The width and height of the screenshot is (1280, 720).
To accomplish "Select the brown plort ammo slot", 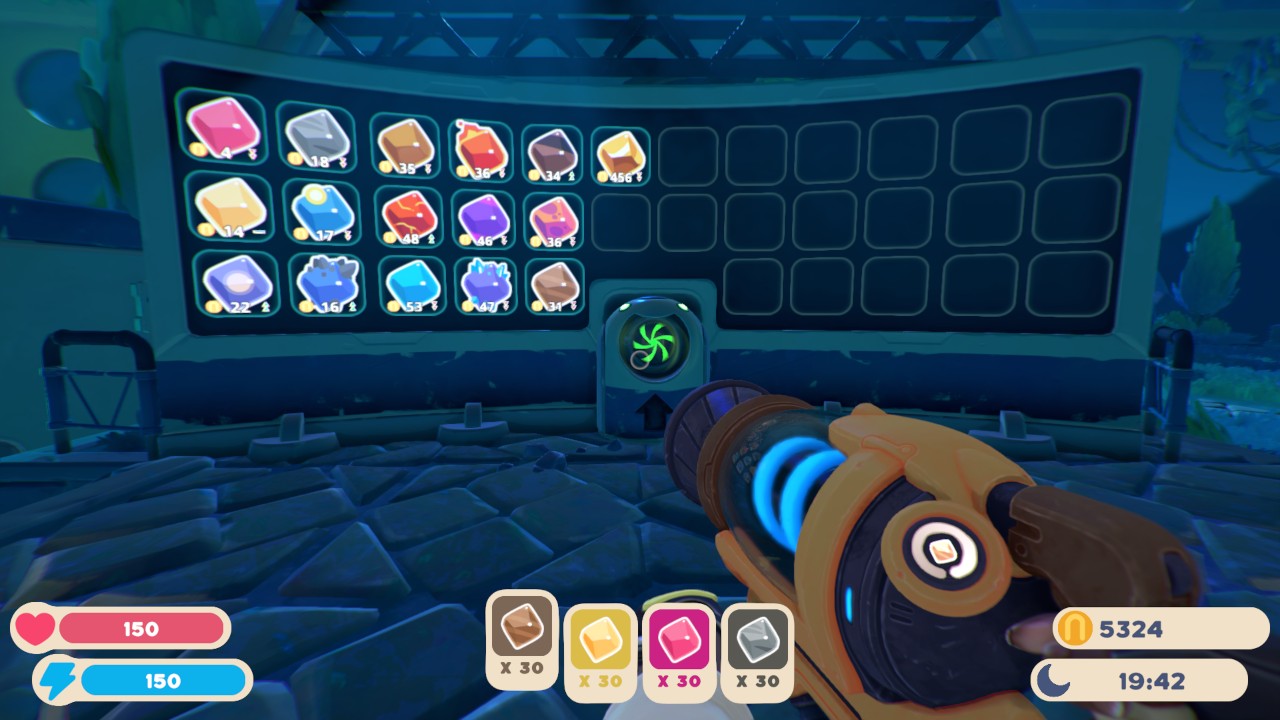I will tap(521, 630).
